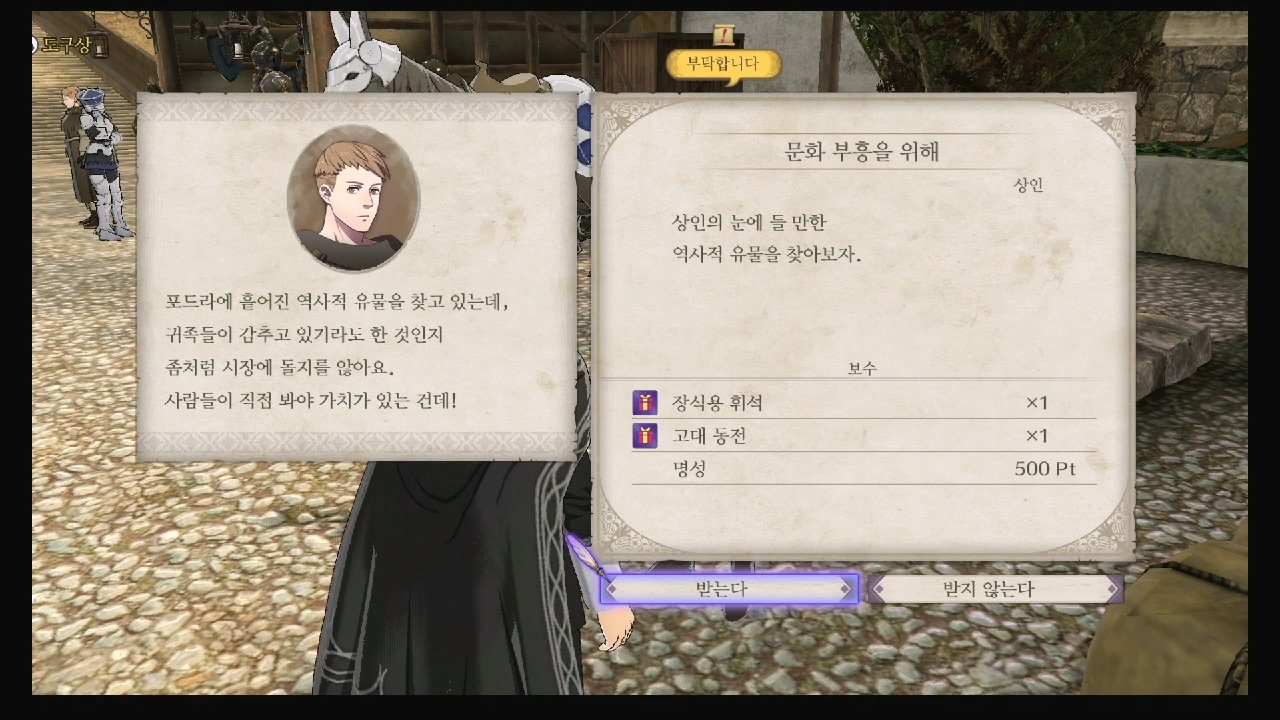Click the highlighted 받는다 selection frame
Viewport: 1280px width, 720px height.
pos(732,589)
